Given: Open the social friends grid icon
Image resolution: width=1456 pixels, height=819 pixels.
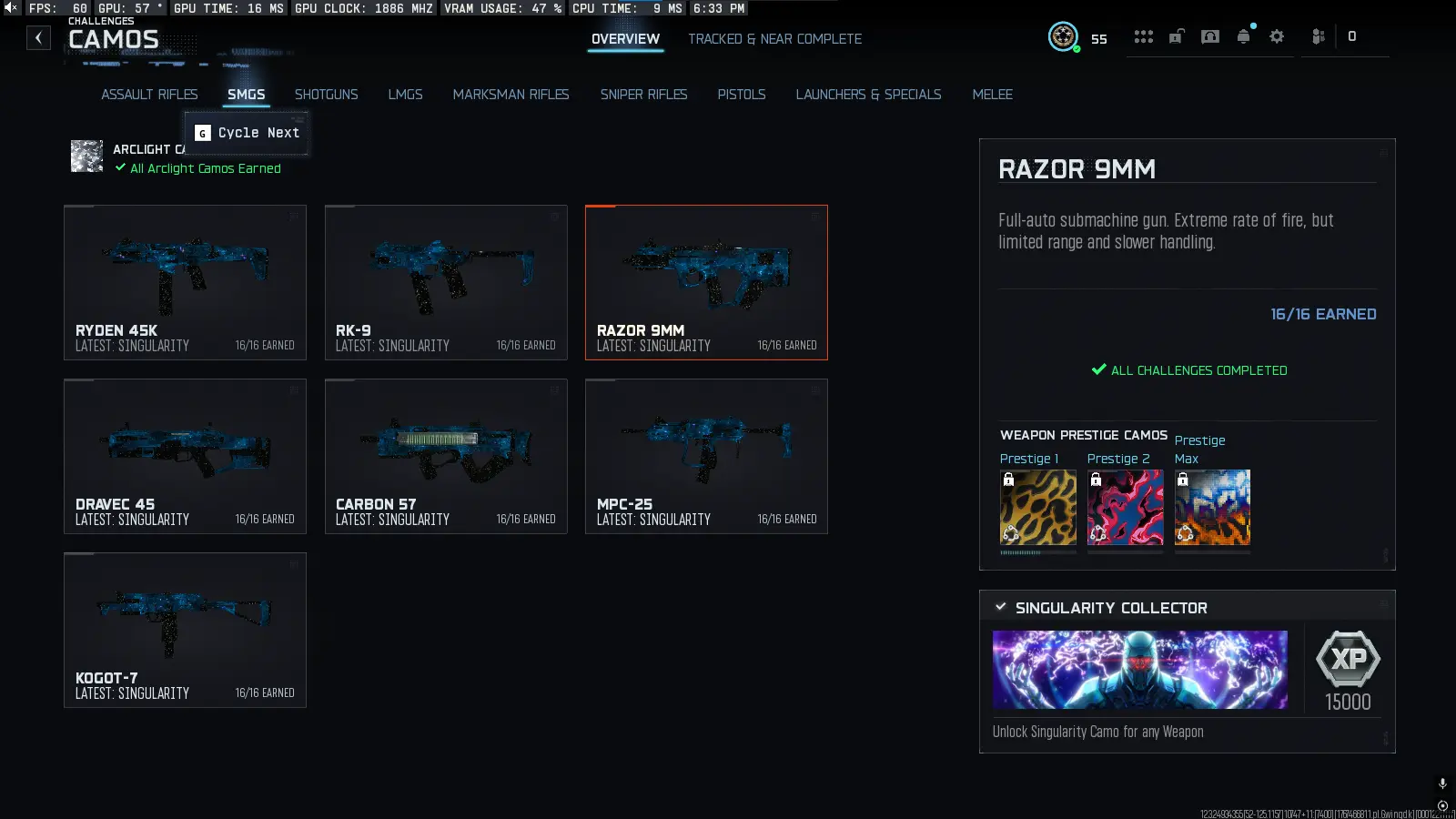Looking at the screenshot, I should tap(1144, 36).
